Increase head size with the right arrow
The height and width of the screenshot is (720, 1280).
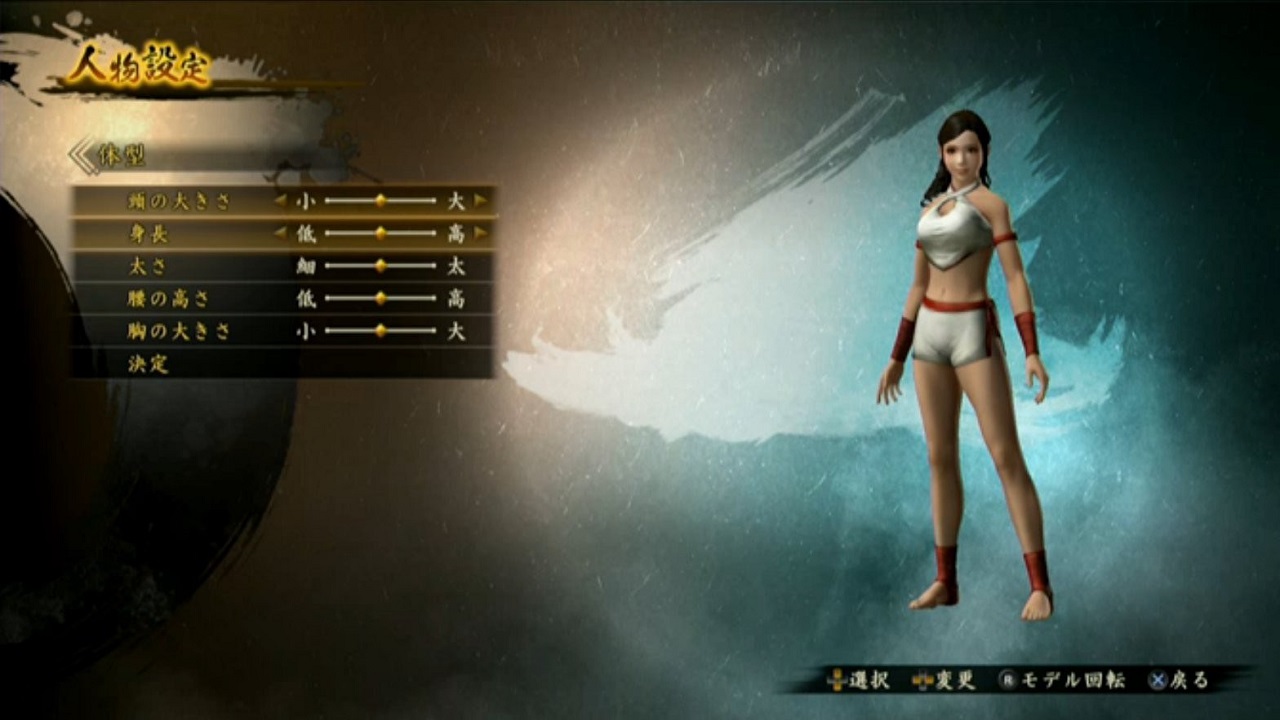point(481,201)
